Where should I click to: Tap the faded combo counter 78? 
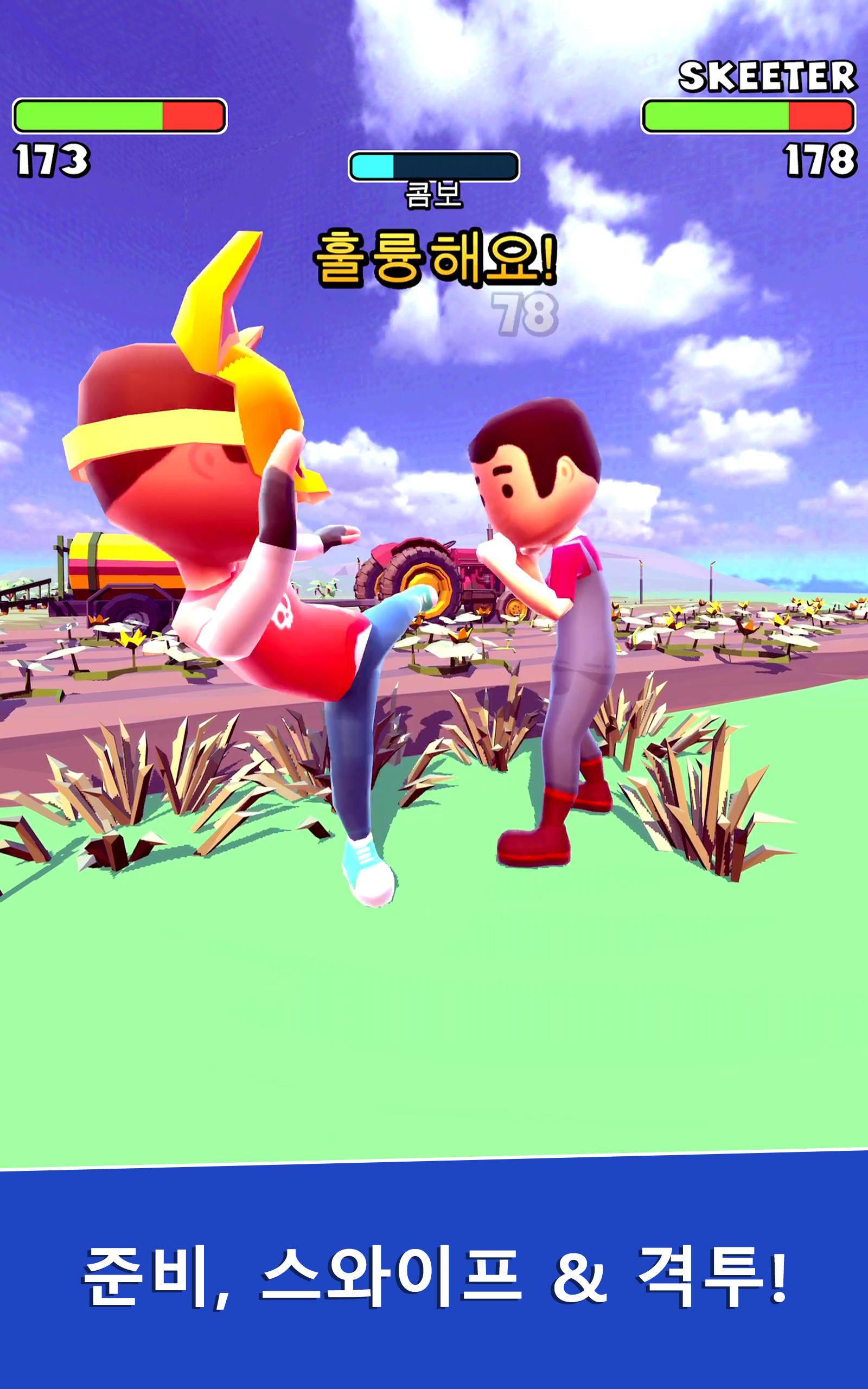point(525,313)
